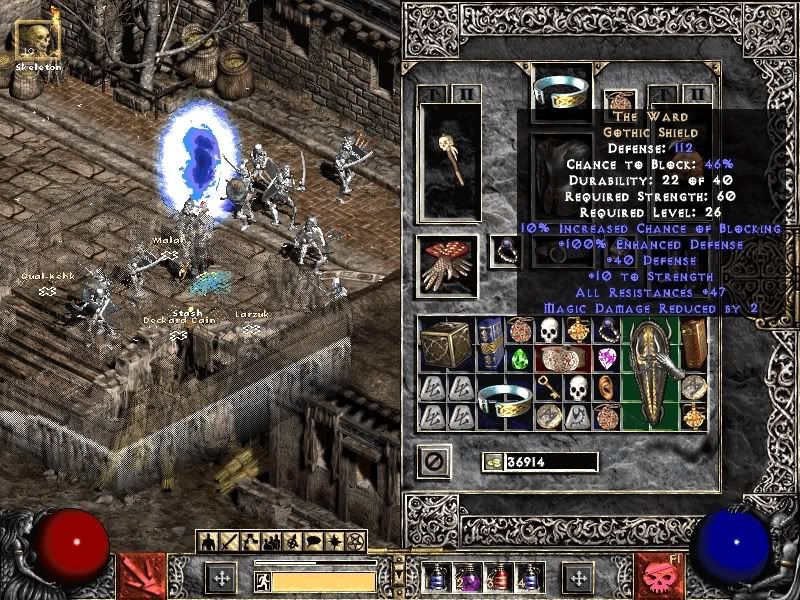Select the Horadric Cube in the inventory
This screenshot has height=600, width=800.
click(x=443, y=345)
